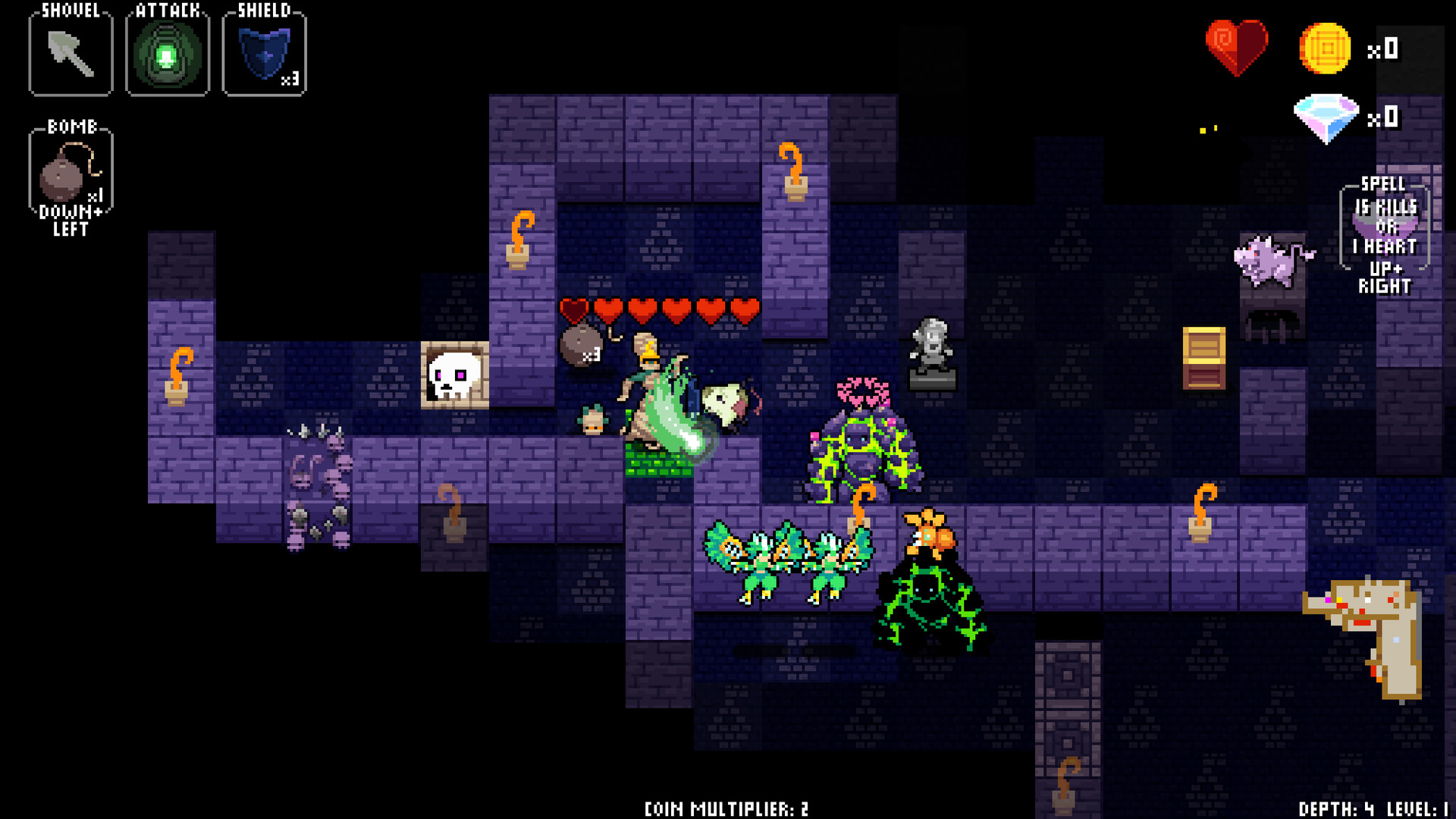
Task: Click the row of hearts above the player
Action: click(x=661, y=309)
